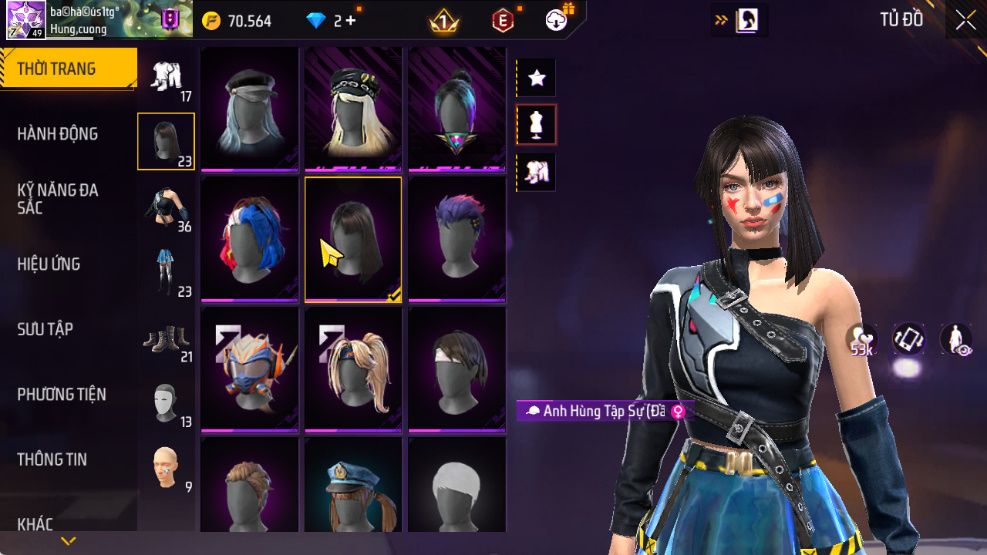Pick the purple spiky hairstyle

(x=457, y=238)
